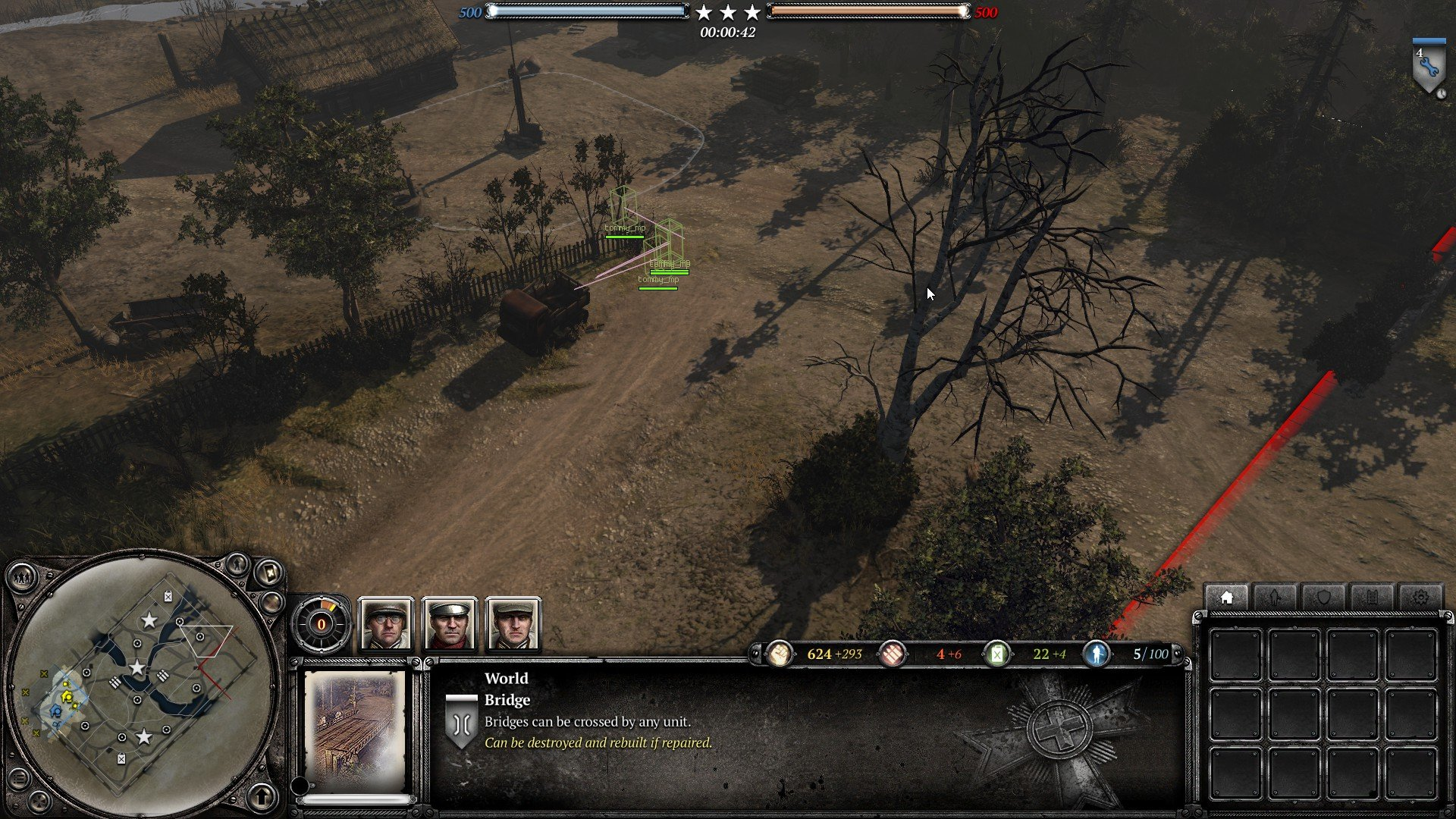Open the infantry soldier tab
The height and width of the screenshot is (819, 1456).
point(1275,598)
